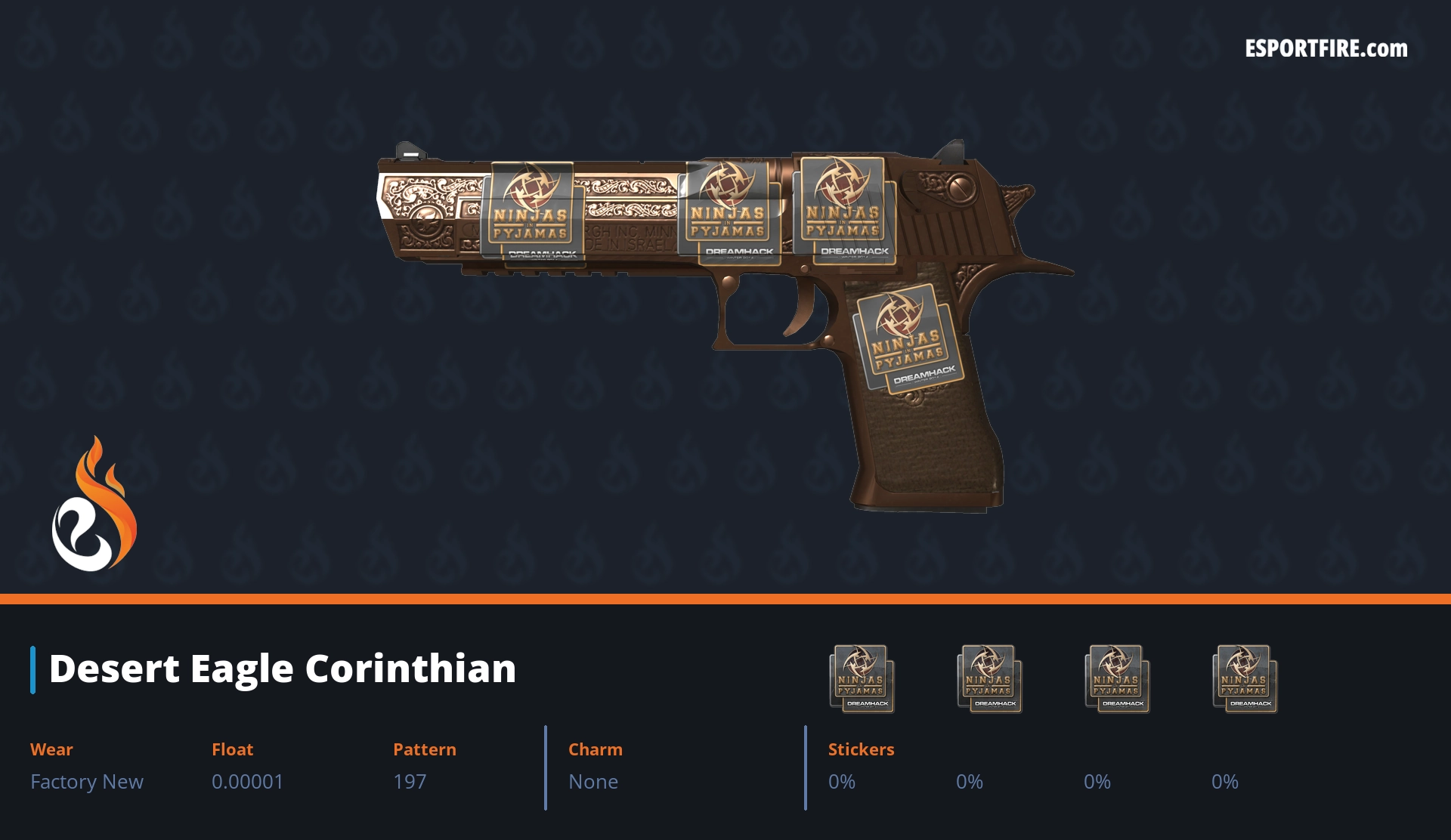Open the ESPORTFIRE.com site link
The height and width of the screenshot is (840, 1451).
(x=1326, y=49)
